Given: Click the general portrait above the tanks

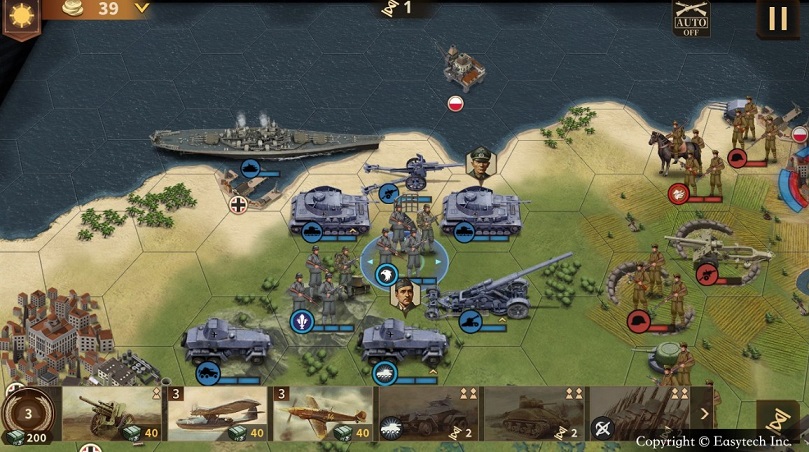Looking at the screenshot, I should pyautogui.click(x=481, y=163).
